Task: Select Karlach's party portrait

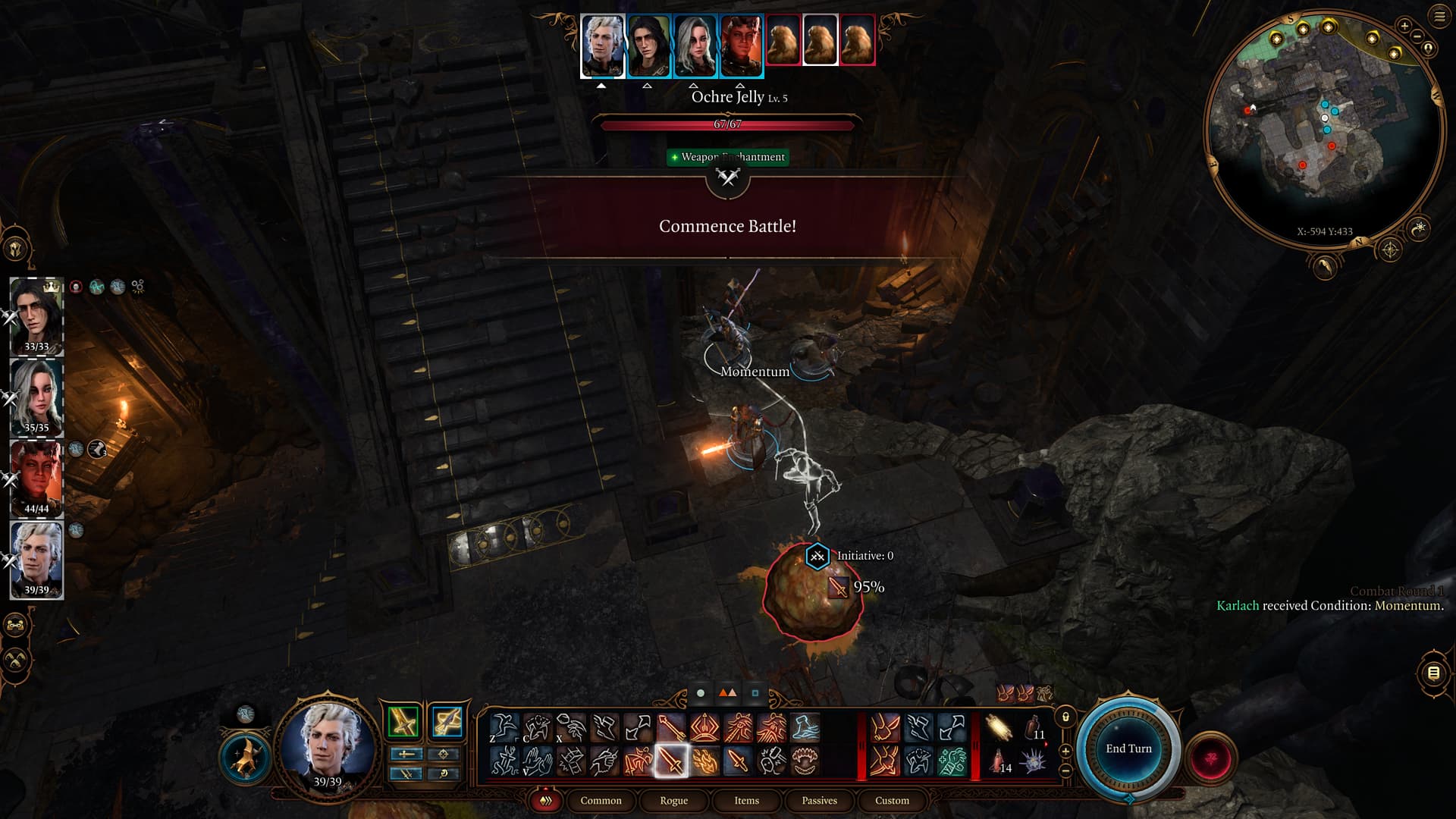Action: pyautogui.click(x=36, y=478)
